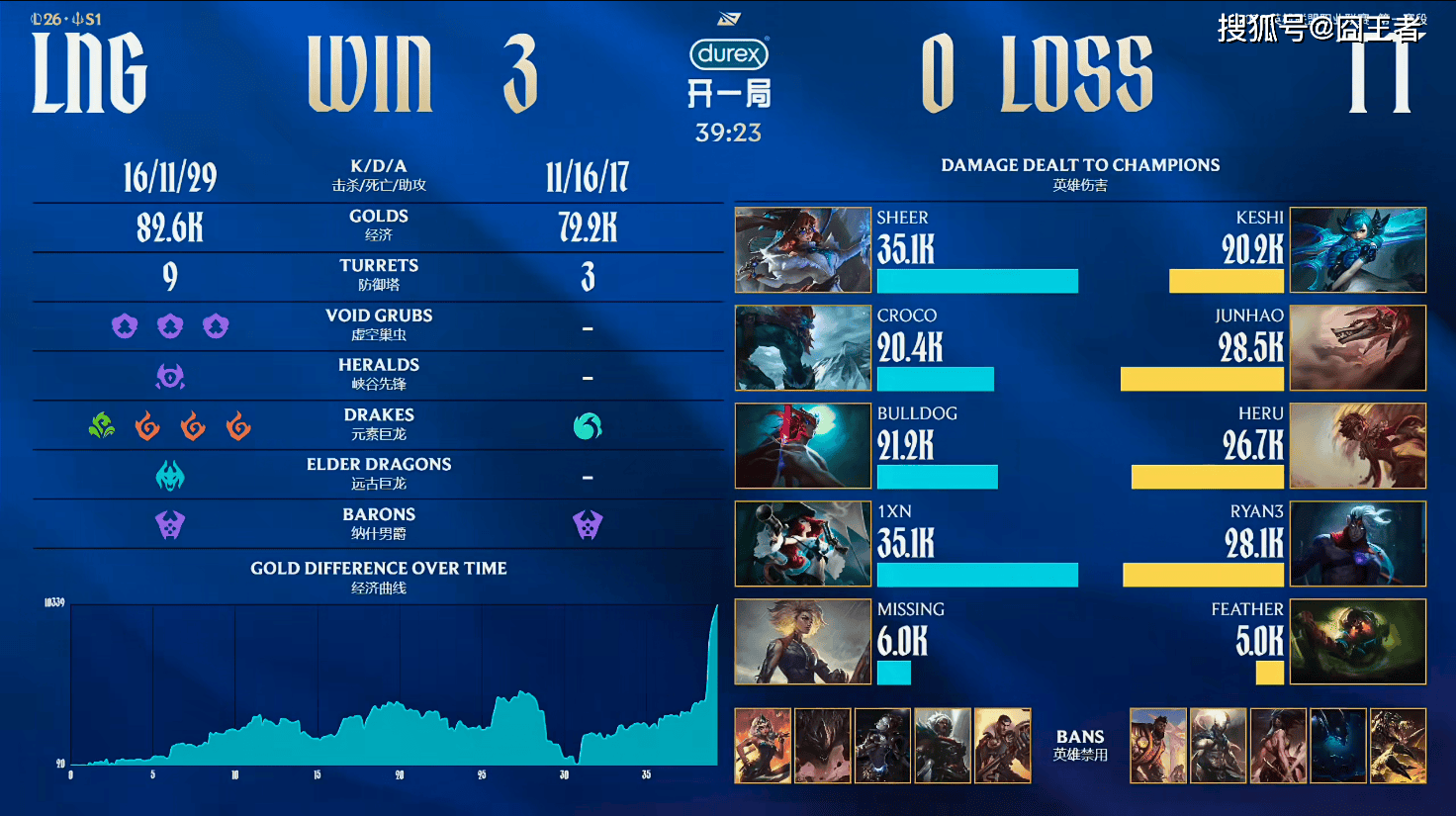Click KESHI's champion portrait
Screen dimensions: 1456x816
1358,249
